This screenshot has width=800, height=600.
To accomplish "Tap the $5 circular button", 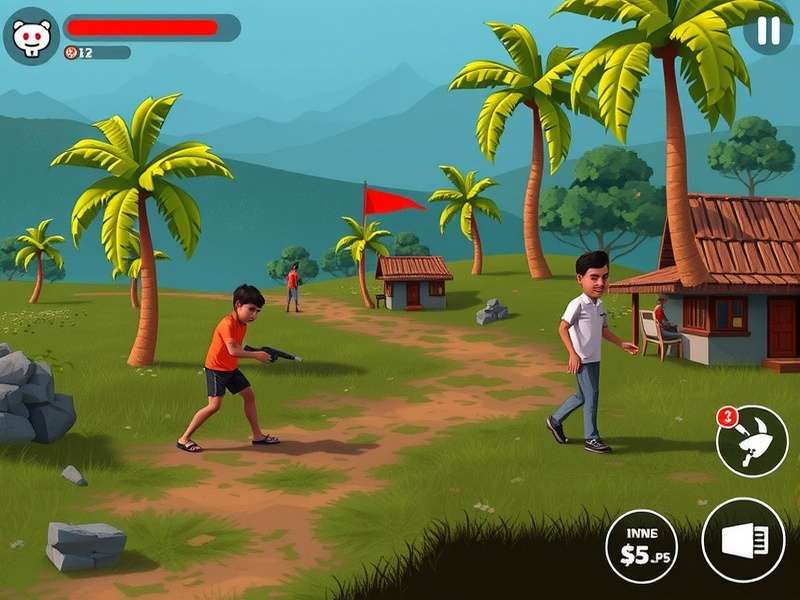I will [641, 546].
